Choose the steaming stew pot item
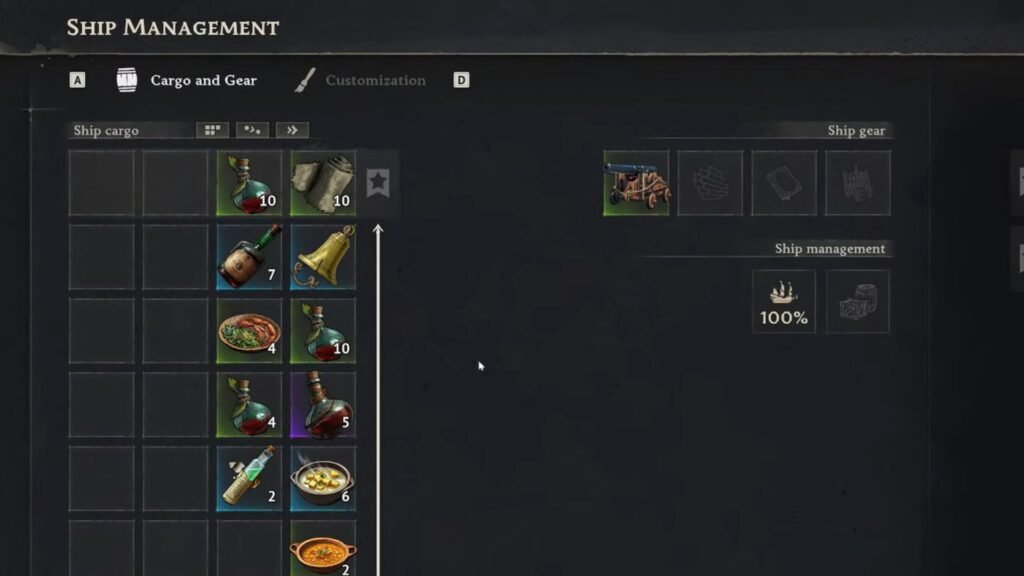Image resolution: width=1024 pixels, height=576 pixels. 323,479
